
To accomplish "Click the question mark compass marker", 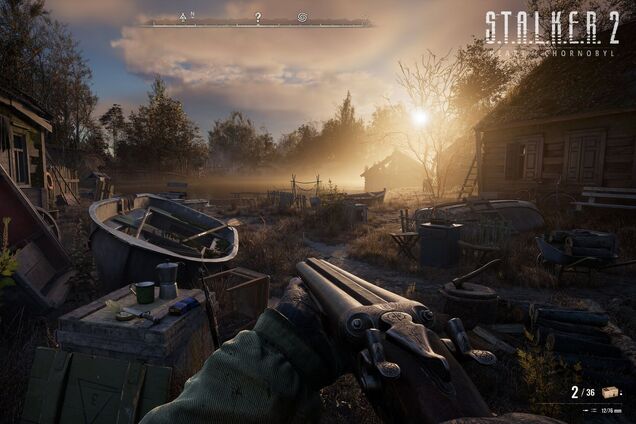I will click(x=258, y=17).
